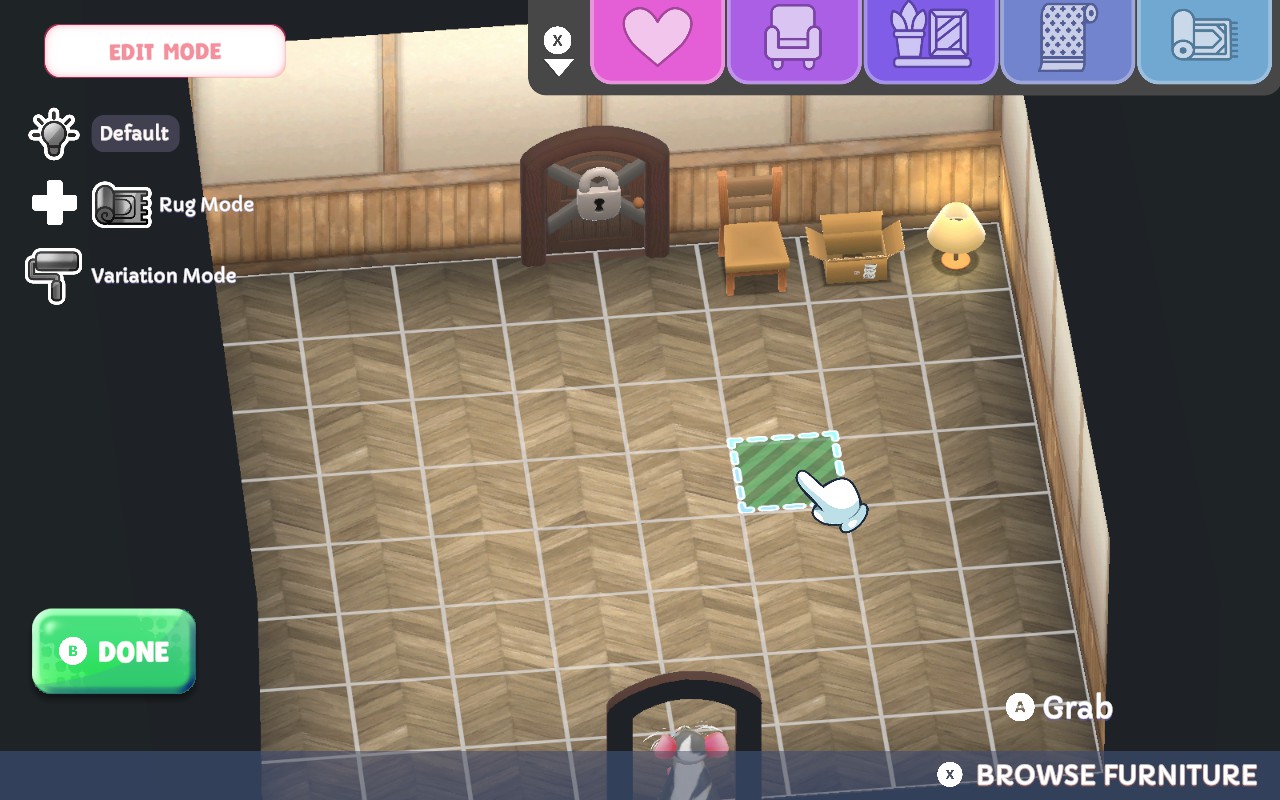
Task: Activate the X Browse Furniture prompt
Action: 1099,774
